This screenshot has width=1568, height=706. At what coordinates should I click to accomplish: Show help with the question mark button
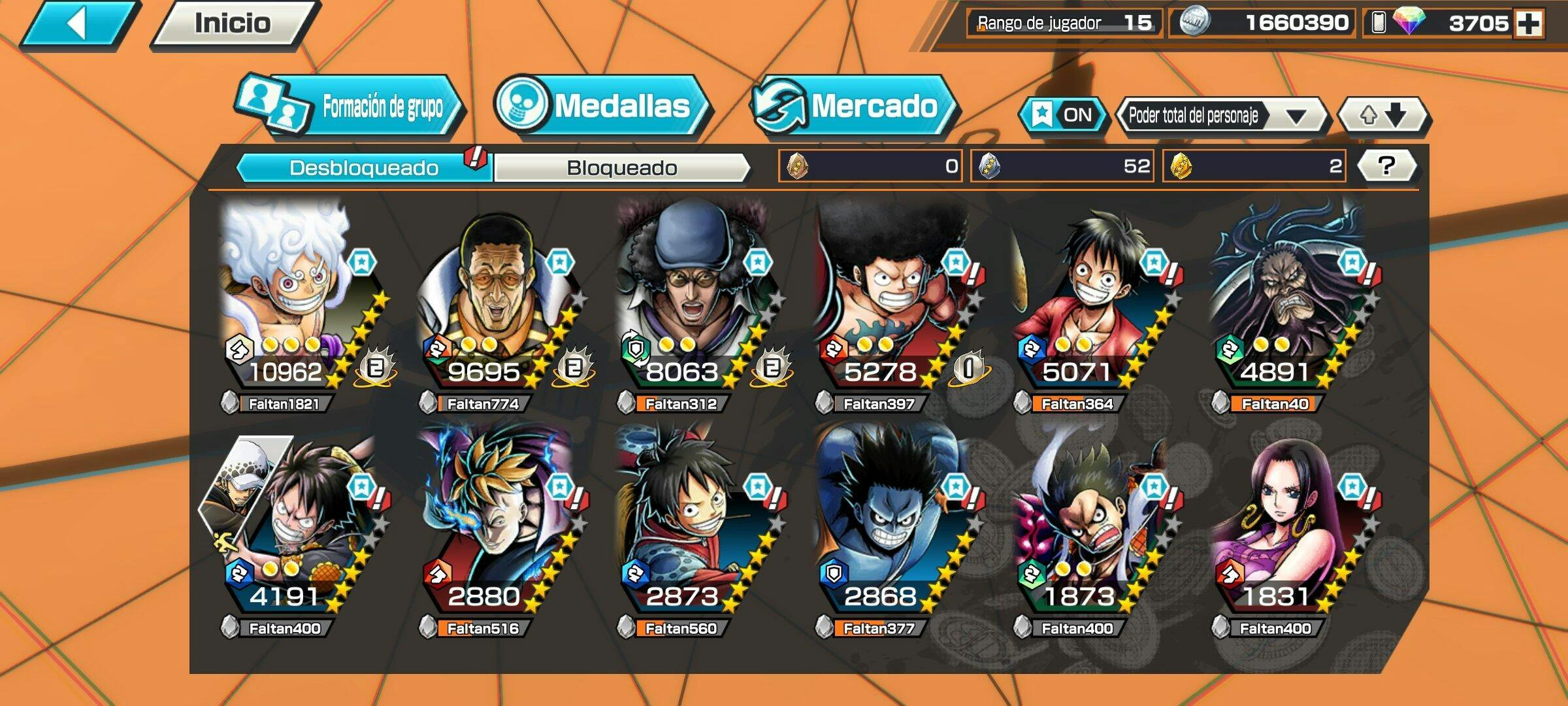(1386, 166)
